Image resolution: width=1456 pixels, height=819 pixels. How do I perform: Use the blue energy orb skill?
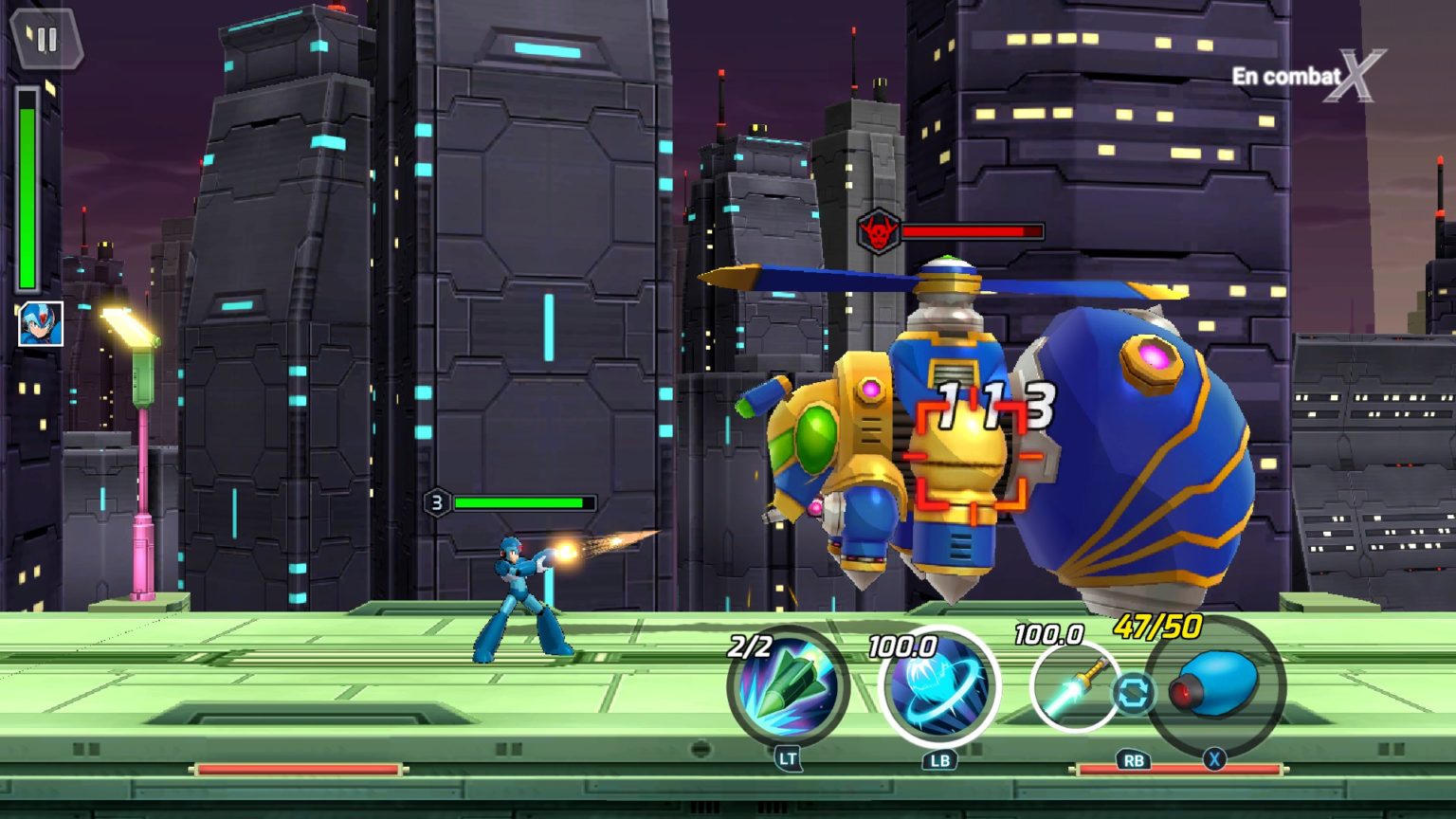click(x=938, y=686)
